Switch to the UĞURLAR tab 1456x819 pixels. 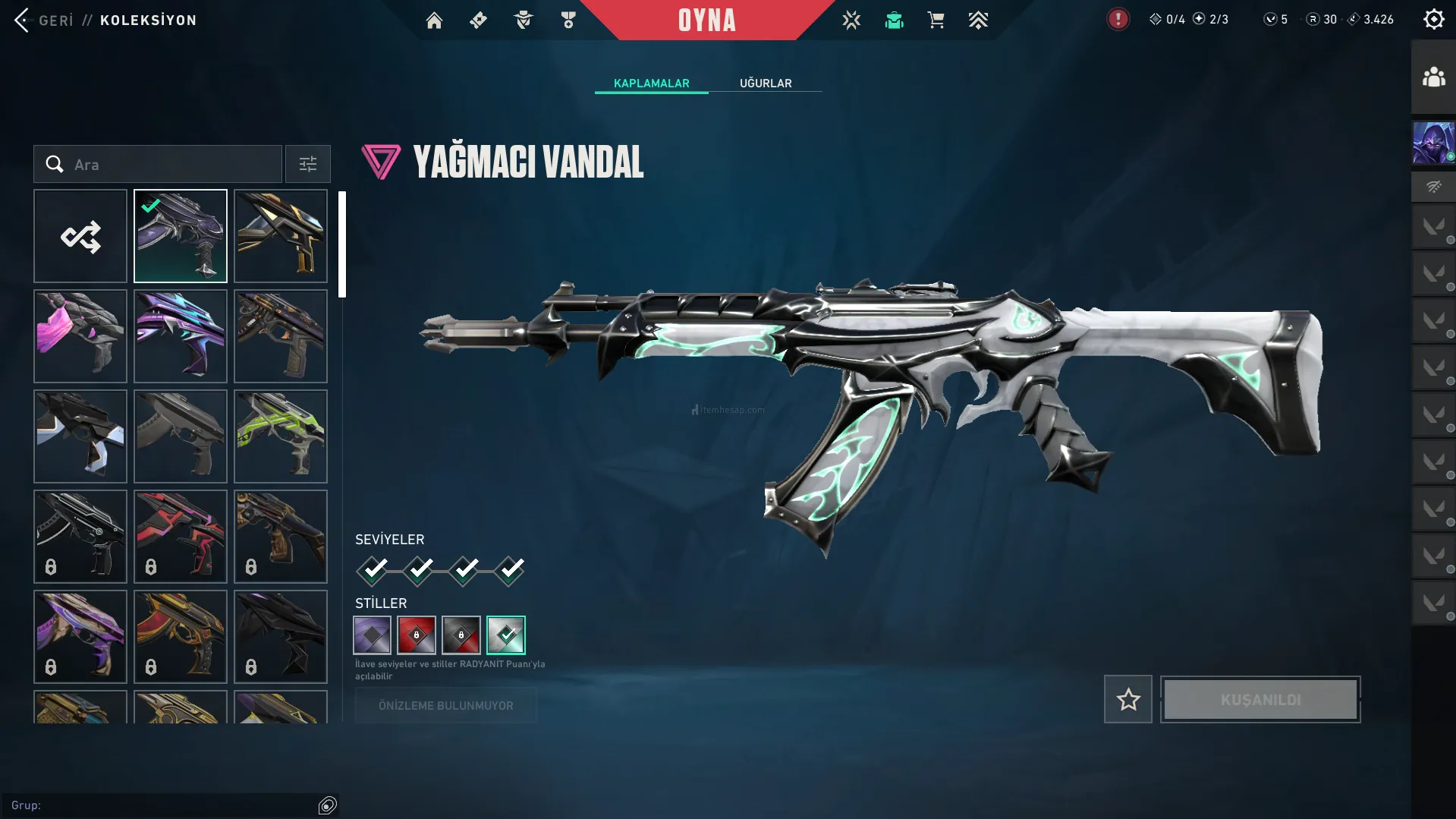[766, 83]
